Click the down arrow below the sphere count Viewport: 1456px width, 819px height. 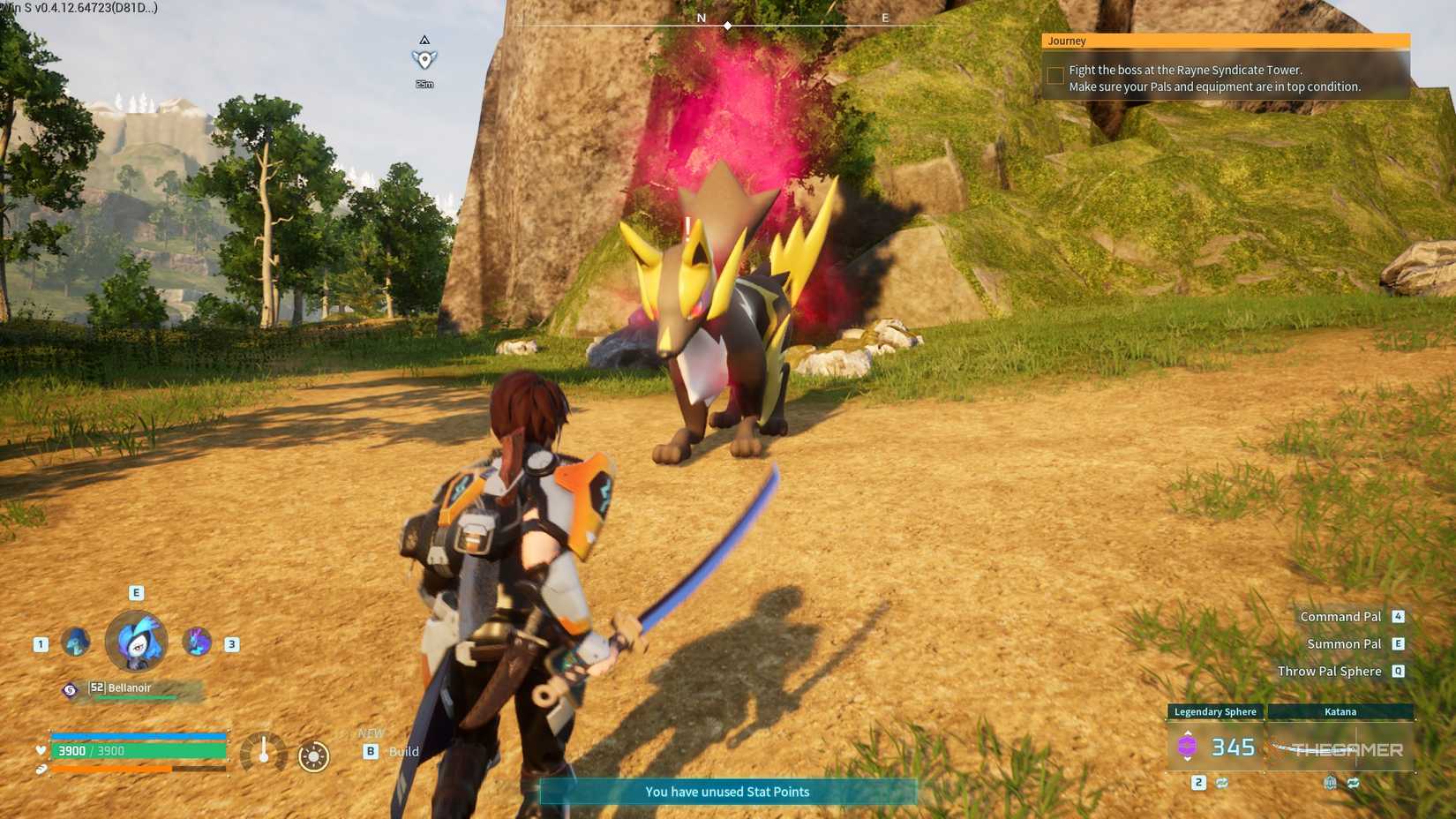tap(1188, 760)
